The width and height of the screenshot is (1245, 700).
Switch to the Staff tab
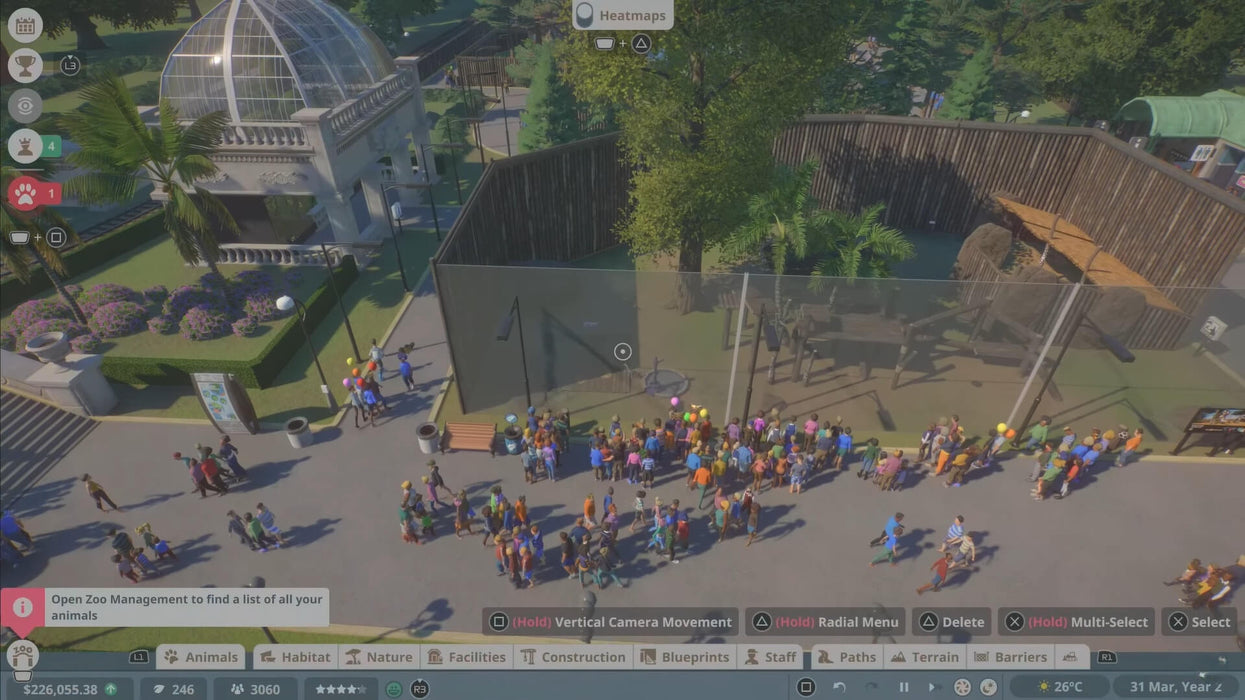coord(770,657)
